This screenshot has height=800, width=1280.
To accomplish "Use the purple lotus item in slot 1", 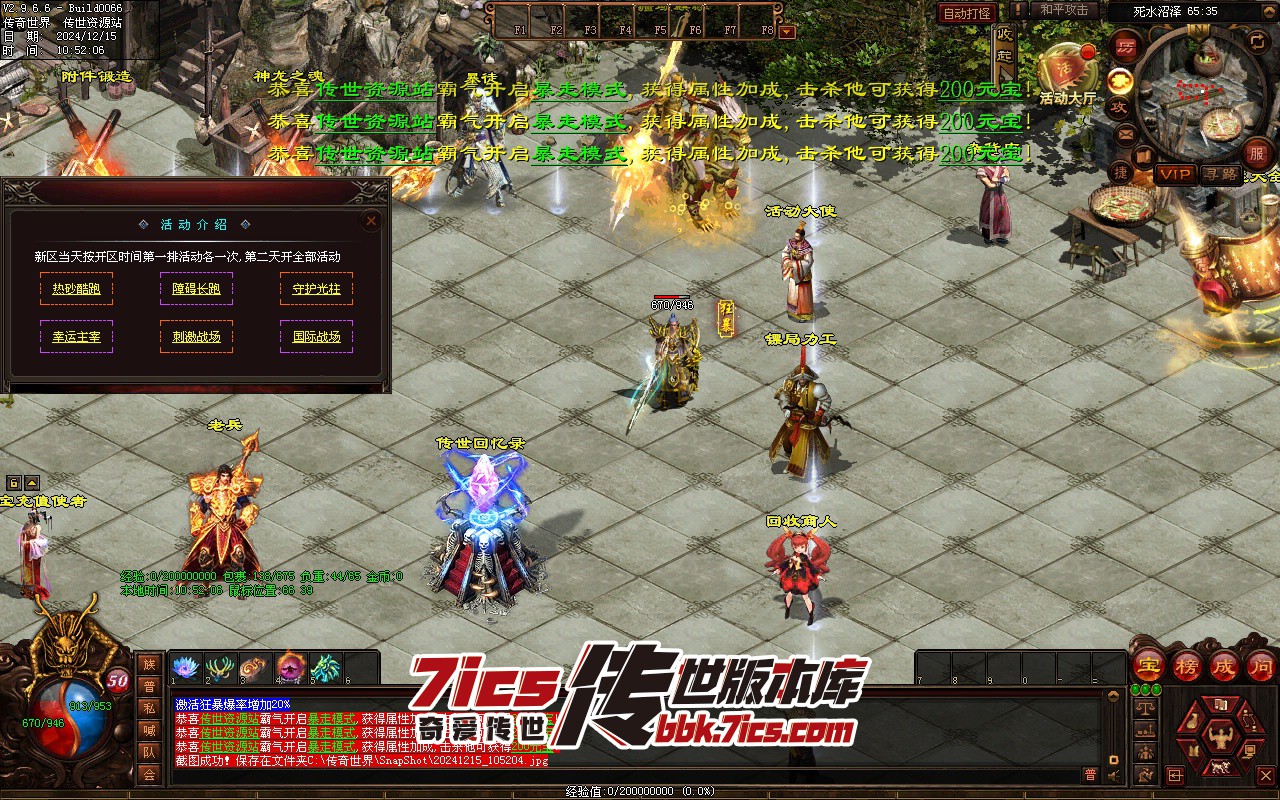I will coord(186,667).
